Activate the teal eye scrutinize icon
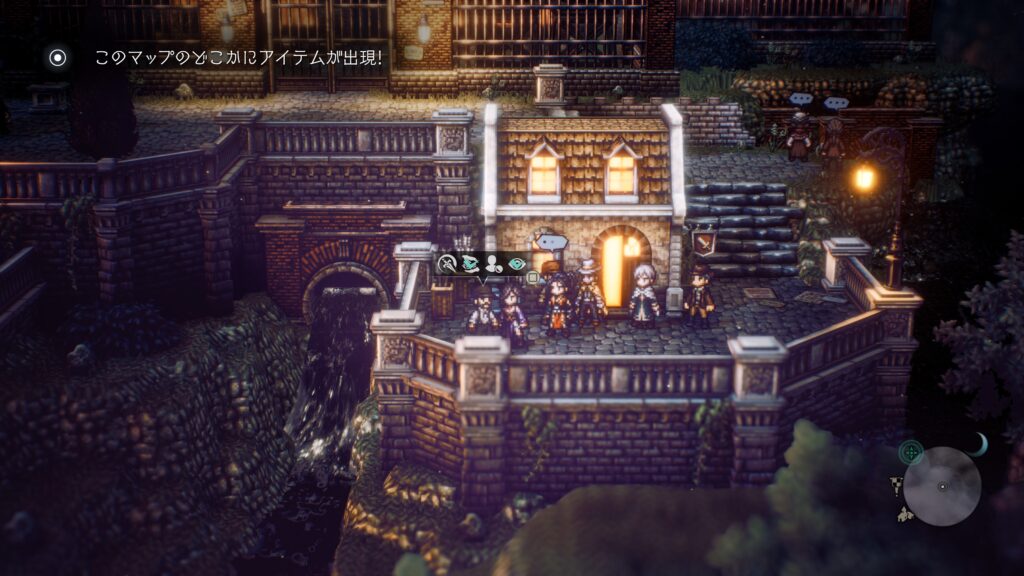The height and width of the screenshot is (576, 1024). tap(516, 264)
